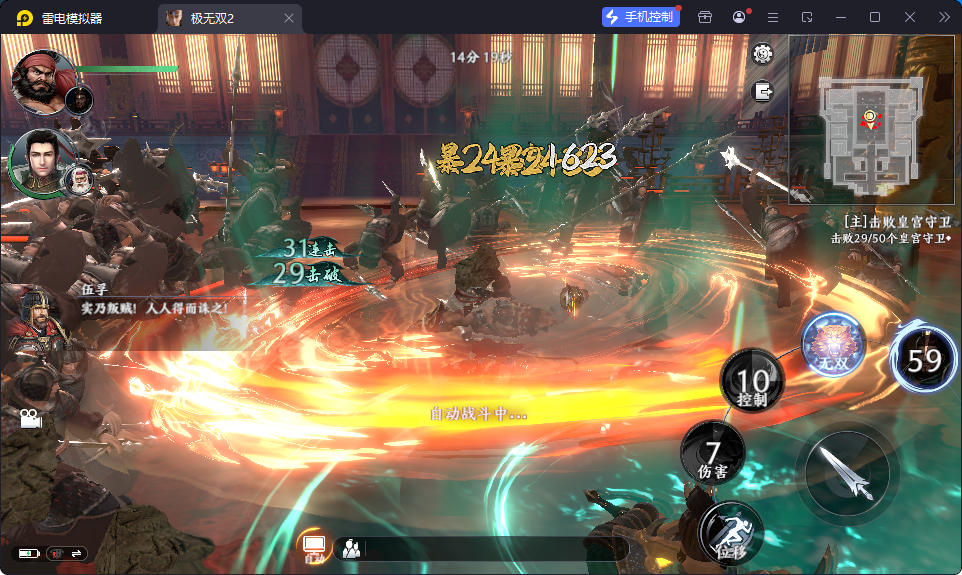Toggle the 自动 auto-battle button
Image resolution: width=962 pixels, height=575 pixels.
(x=314, y=546)
